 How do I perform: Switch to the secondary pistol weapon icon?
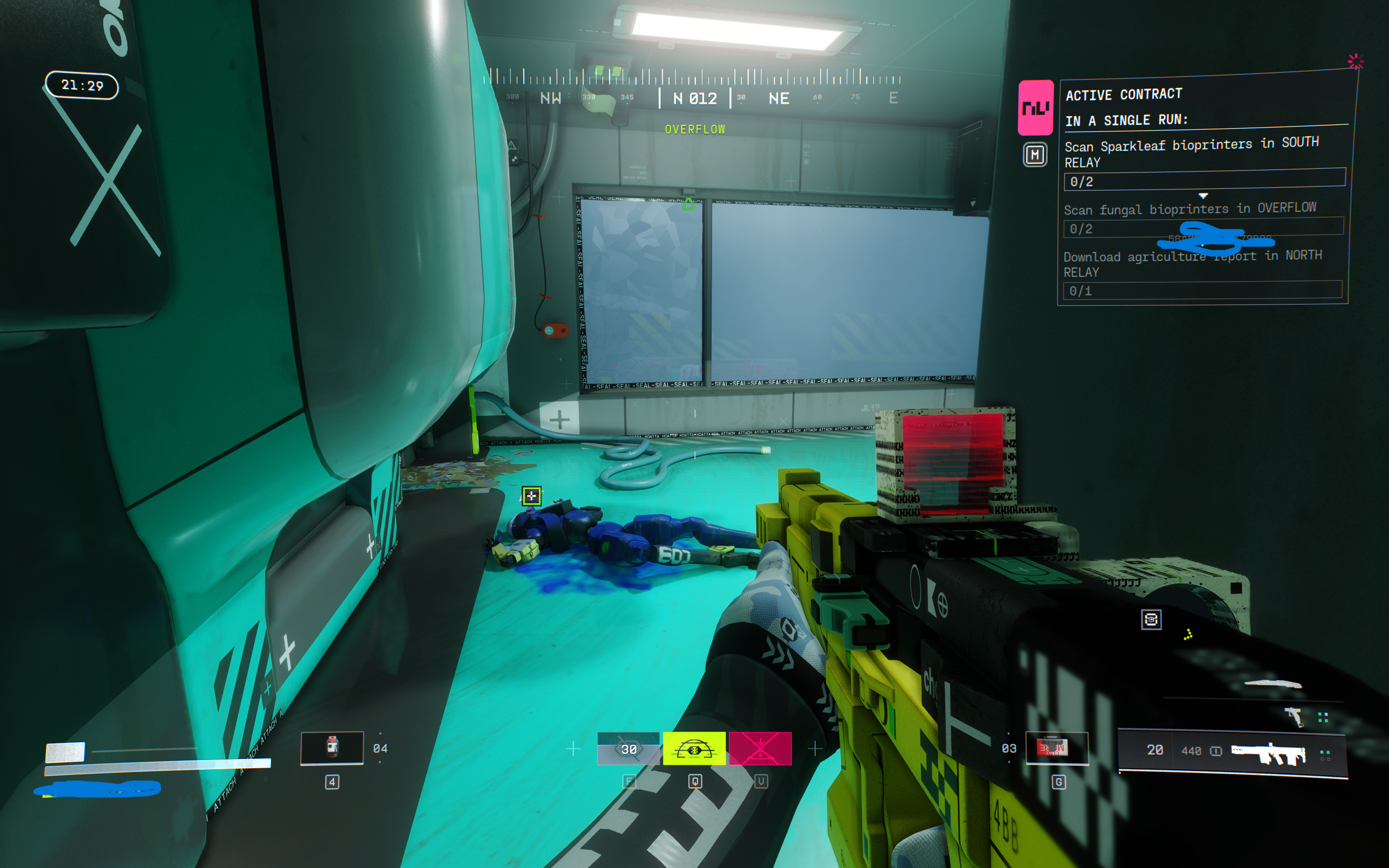click(1295, 716)
